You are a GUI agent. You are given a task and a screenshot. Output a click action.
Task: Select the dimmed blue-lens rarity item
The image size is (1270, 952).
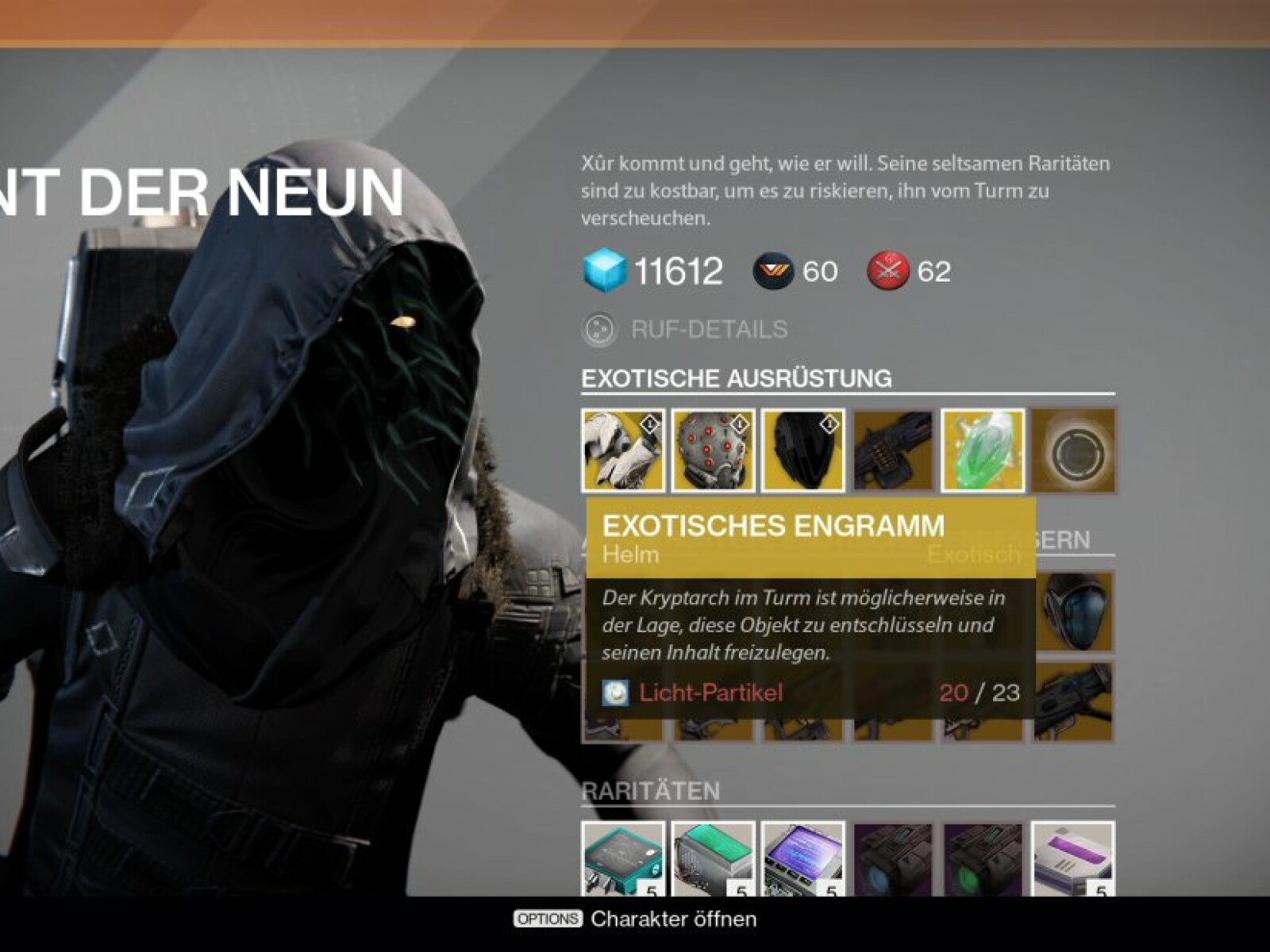893,860
